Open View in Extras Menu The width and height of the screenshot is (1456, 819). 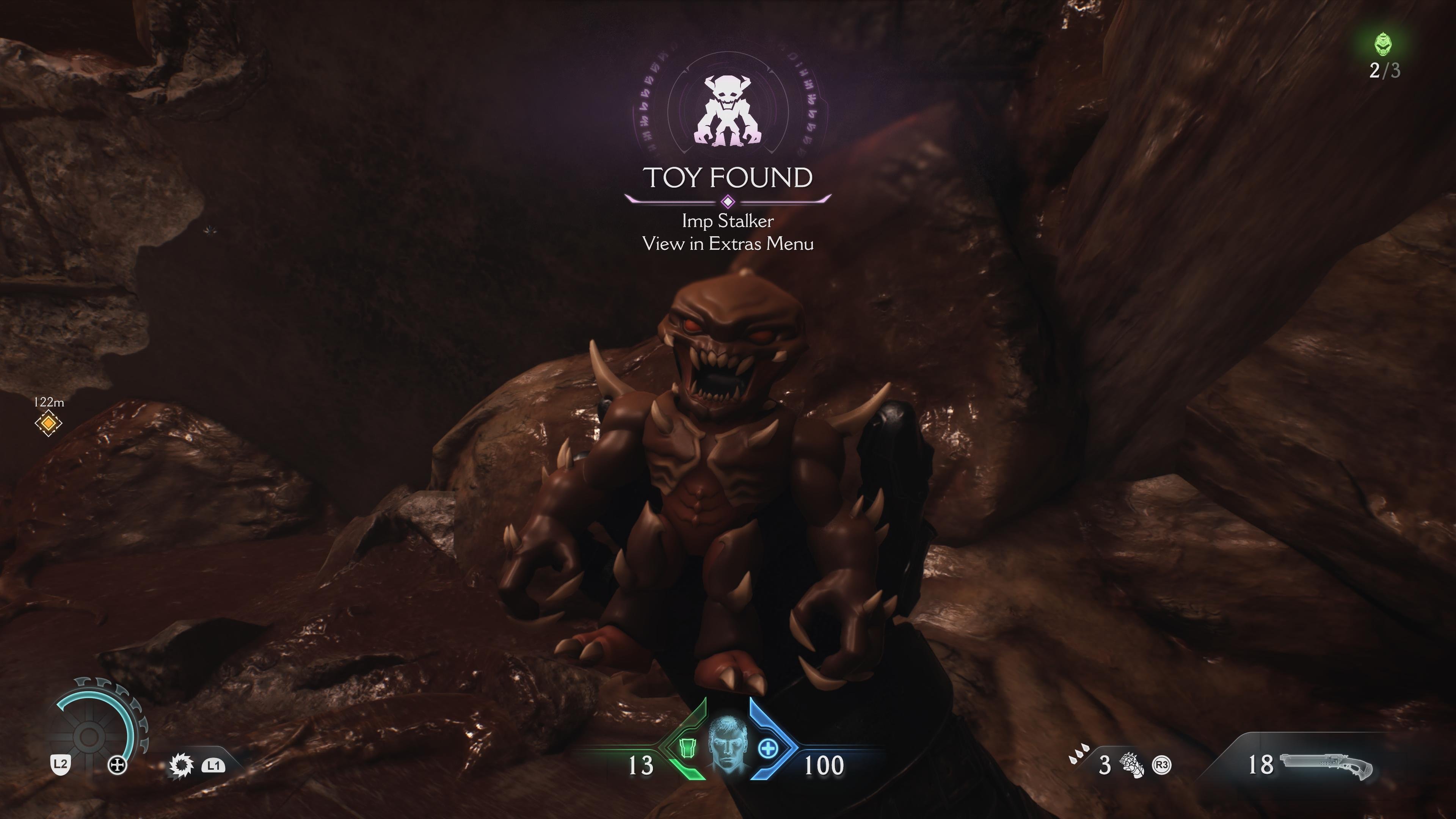[728, 245]
